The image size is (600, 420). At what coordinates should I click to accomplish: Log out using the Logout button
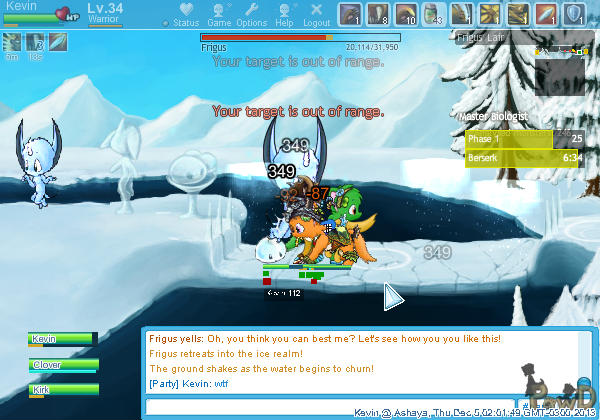pyautogui.click(x=315, y=15)
